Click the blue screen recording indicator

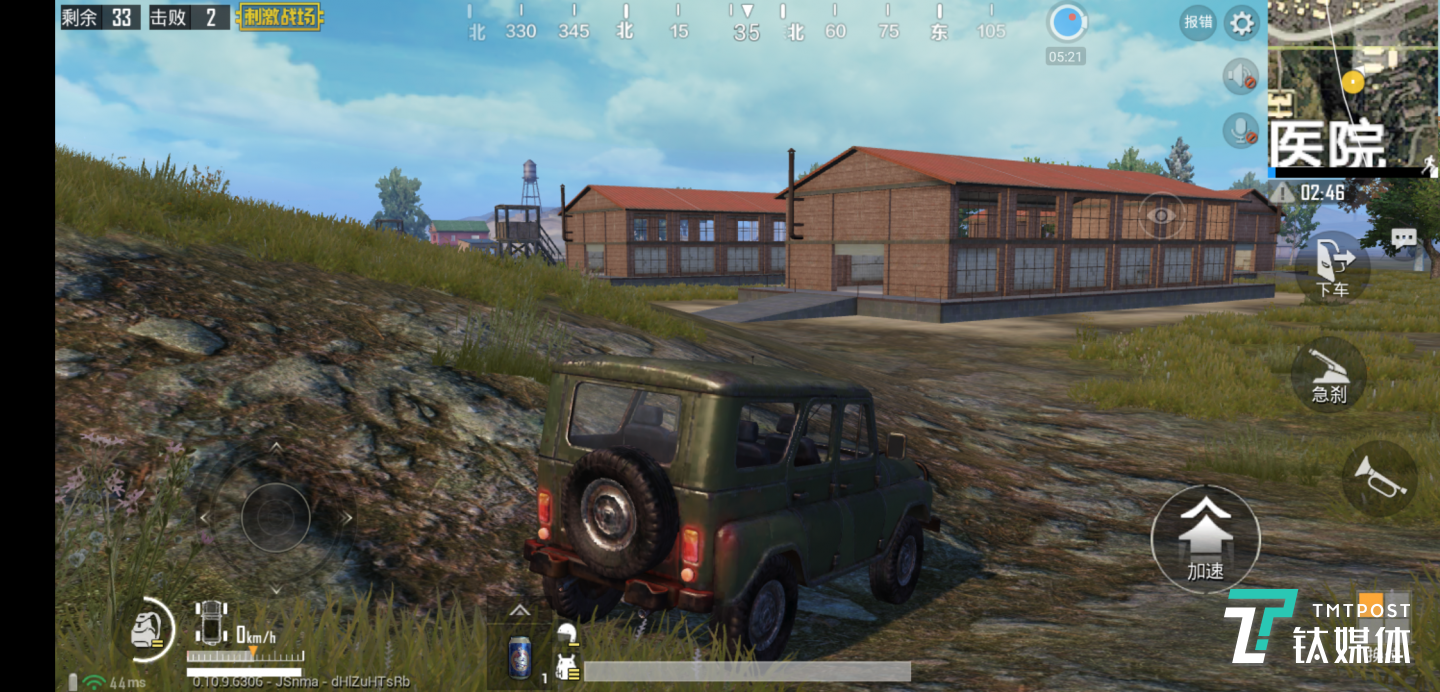click(x=1066, y=23)
